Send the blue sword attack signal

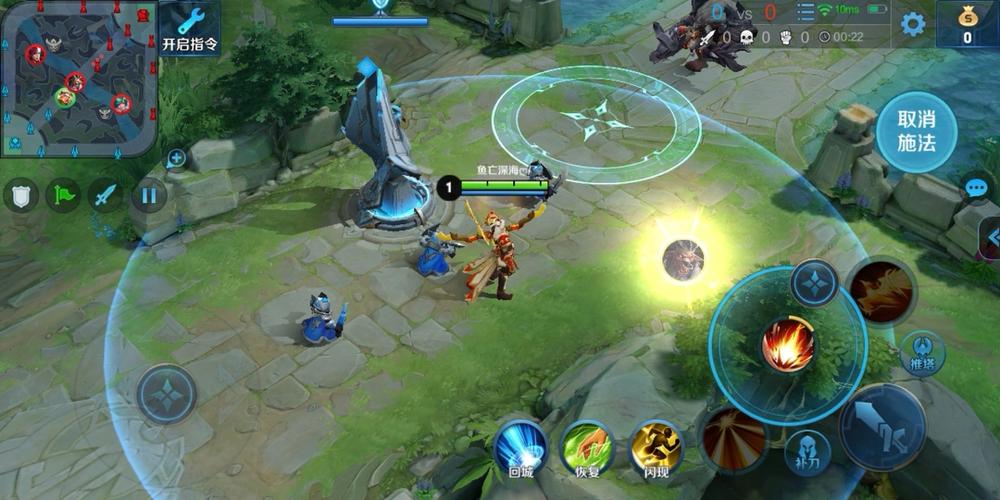click(x=106, y=194)
